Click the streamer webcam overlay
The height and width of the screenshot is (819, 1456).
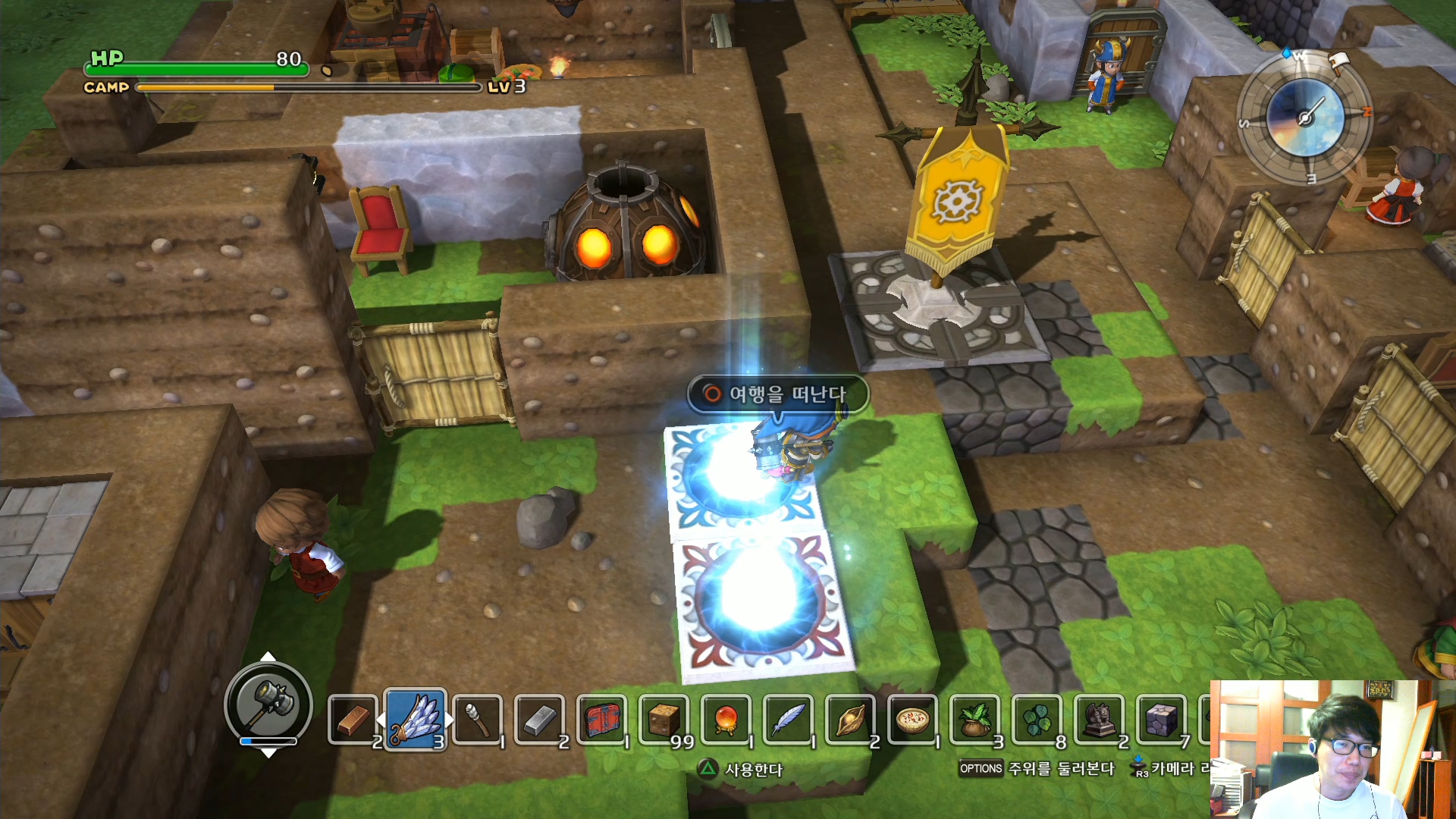(1332, 749)
